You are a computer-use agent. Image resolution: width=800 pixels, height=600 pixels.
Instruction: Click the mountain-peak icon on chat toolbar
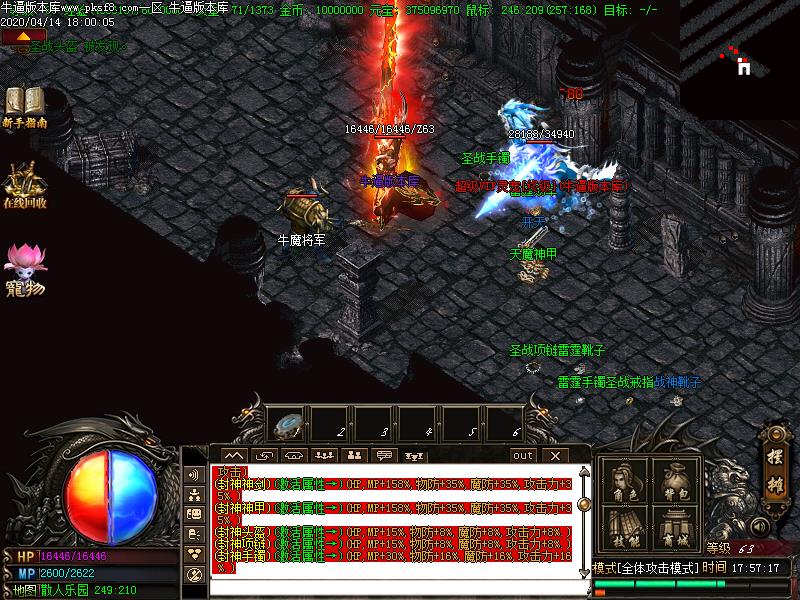(237, 455)
